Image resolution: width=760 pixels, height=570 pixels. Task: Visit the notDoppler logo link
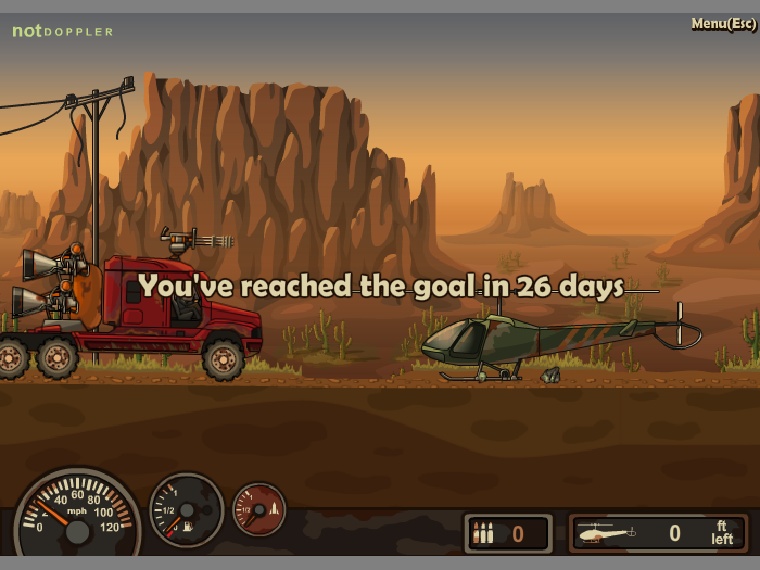coord(62,31)
